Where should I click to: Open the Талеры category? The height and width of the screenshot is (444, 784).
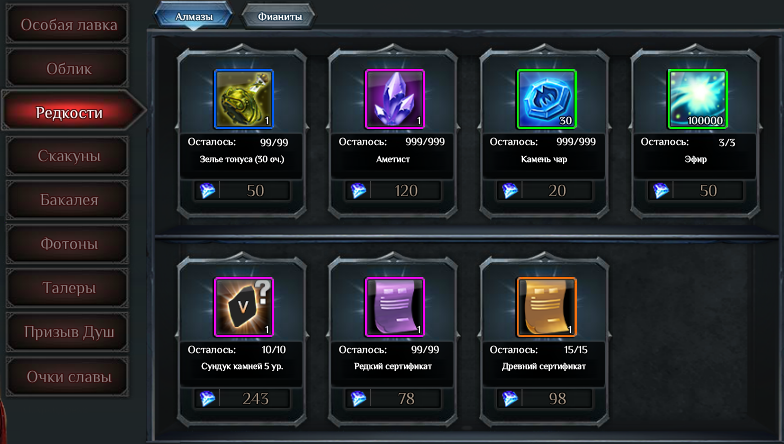[x=69, y=288]
